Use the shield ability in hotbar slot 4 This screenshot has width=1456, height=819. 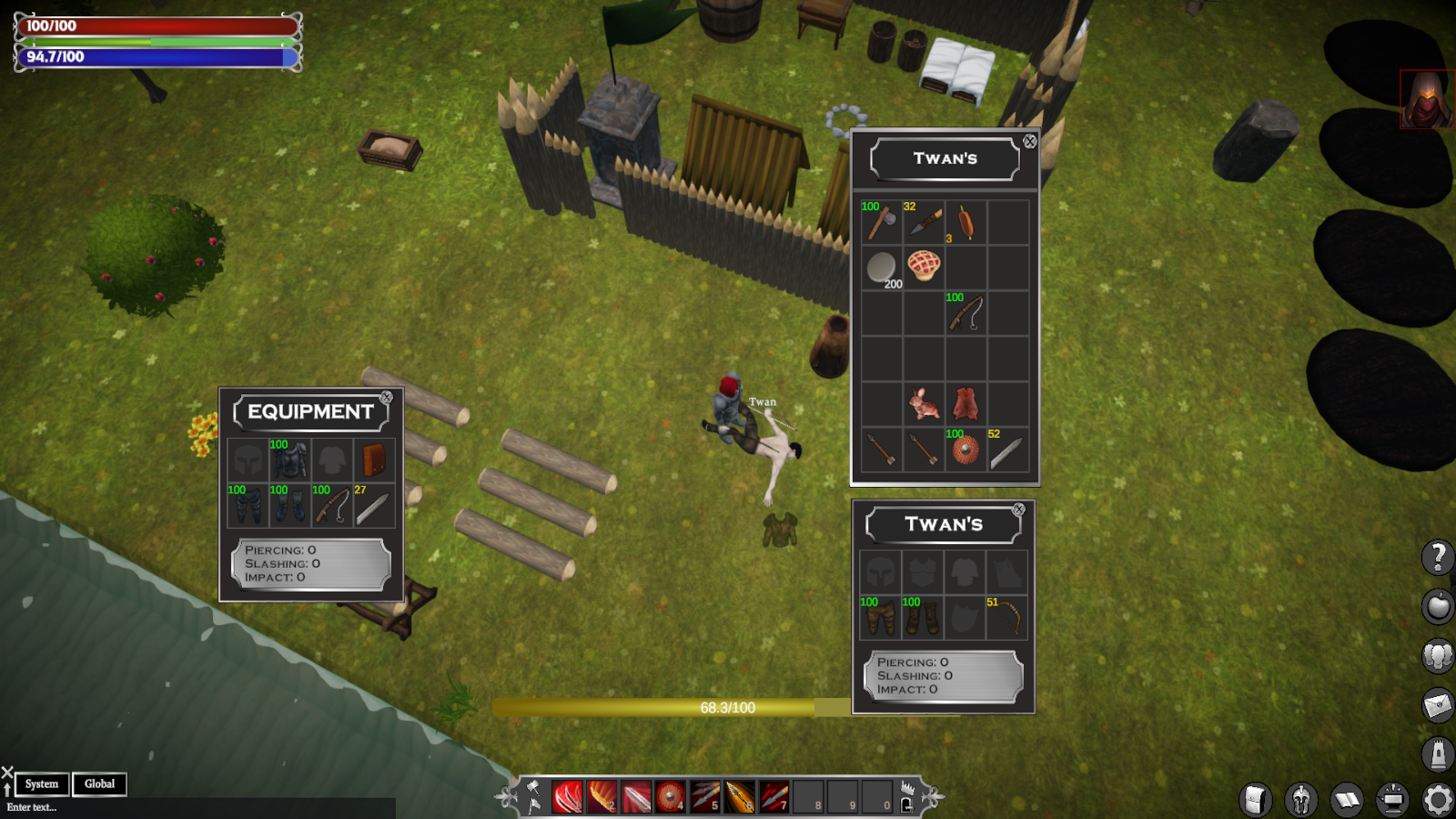[x=671, y=797]
